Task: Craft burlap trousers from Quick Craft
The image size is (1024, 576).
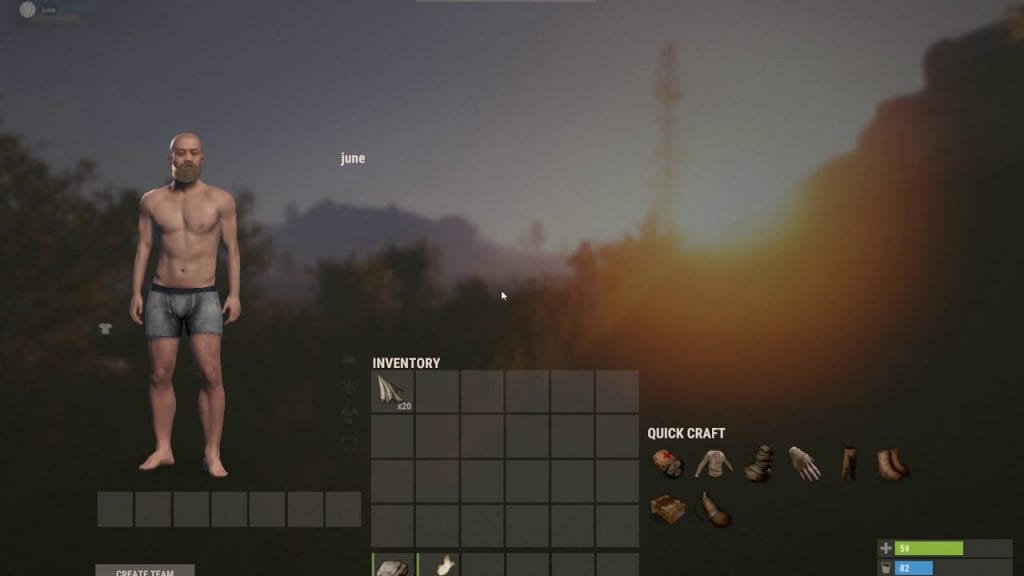Action: point(849,464)
